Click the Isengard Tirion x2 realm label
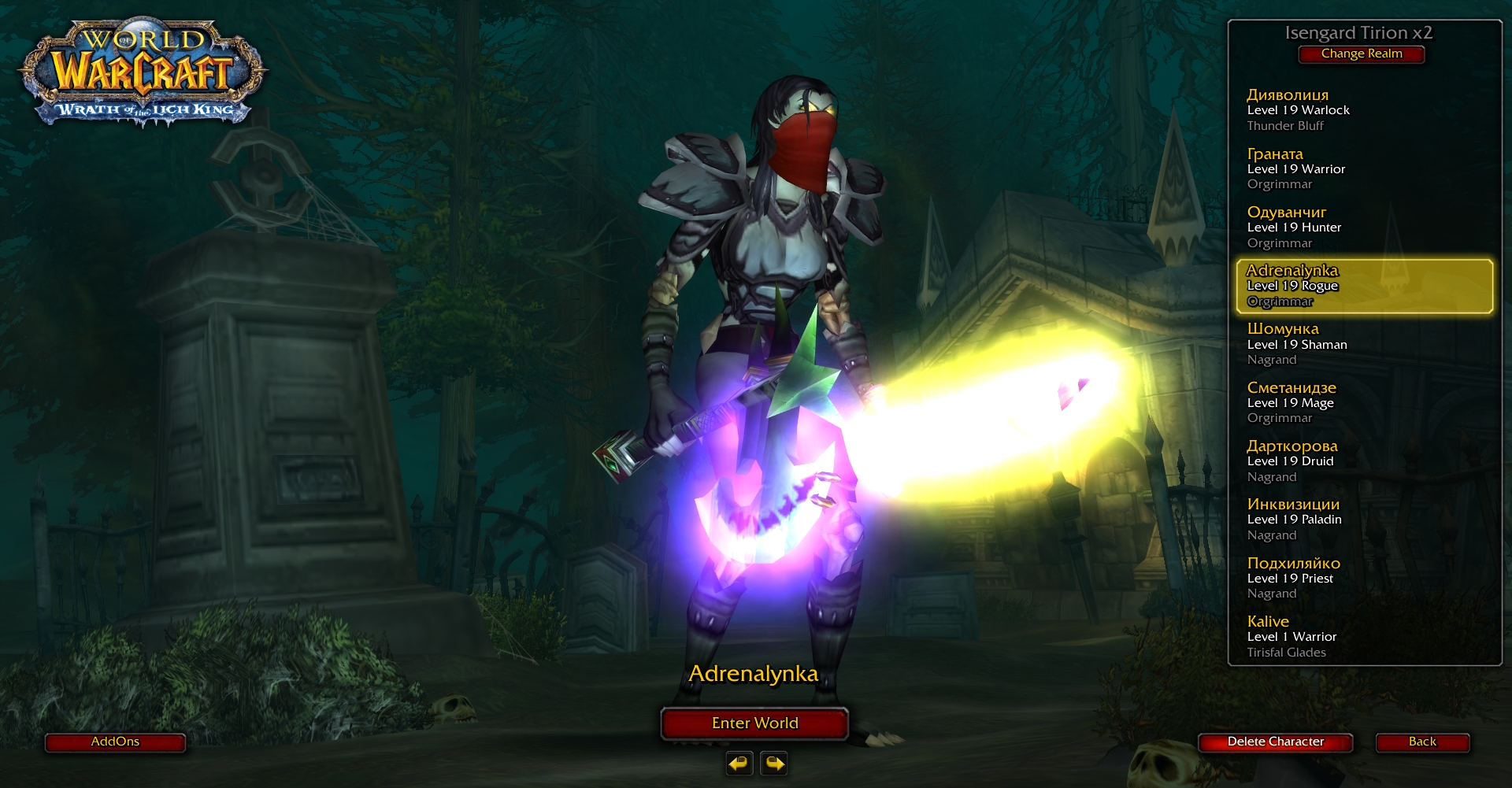The width and height of the screenshot is (1512, 788). coord(1361,33)
